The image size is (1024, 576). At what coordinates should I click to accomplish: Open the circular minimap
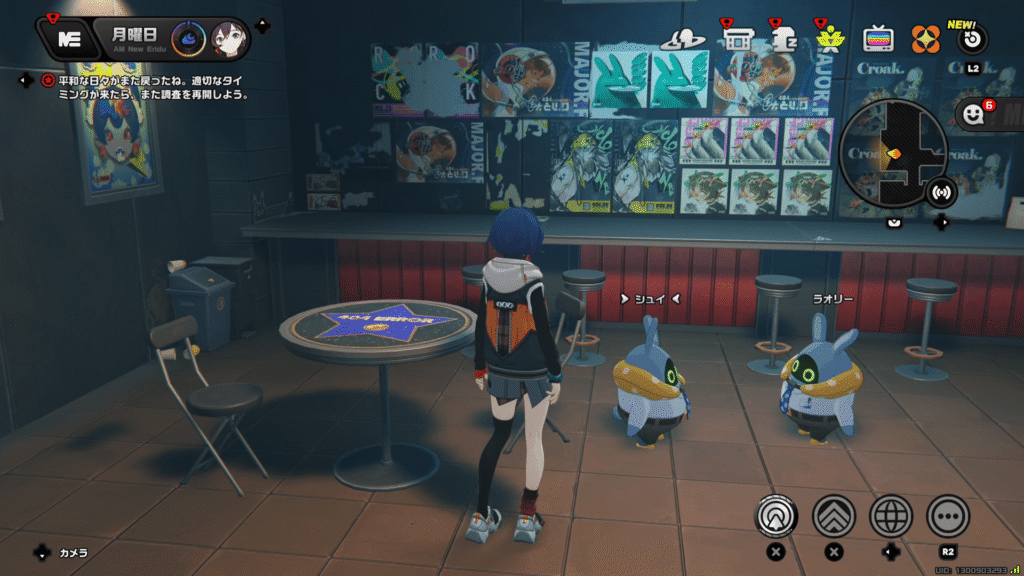coord(892,153)
